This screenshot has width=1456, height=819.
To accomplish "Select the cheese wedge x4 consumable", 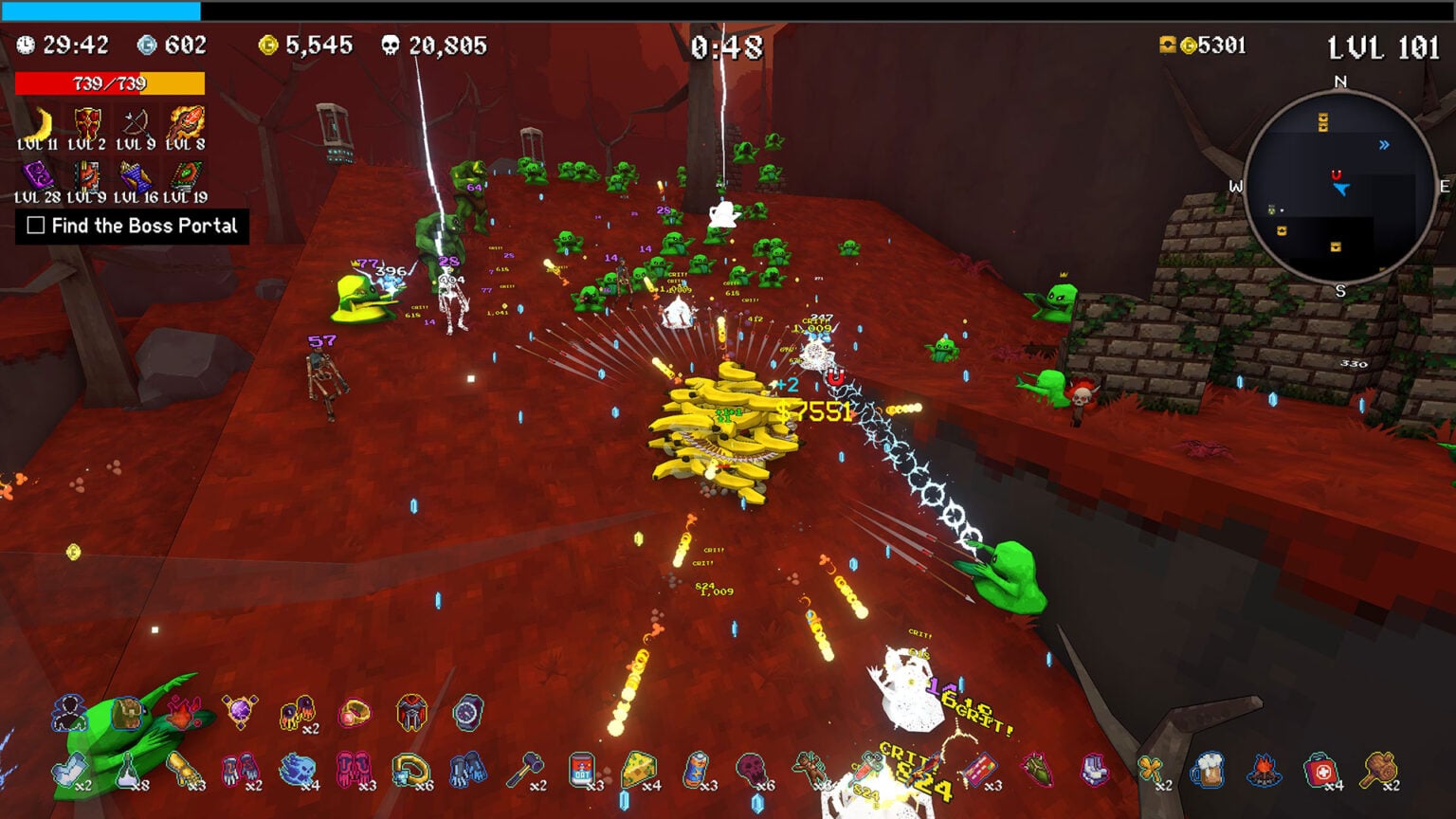I will point(637,770).
